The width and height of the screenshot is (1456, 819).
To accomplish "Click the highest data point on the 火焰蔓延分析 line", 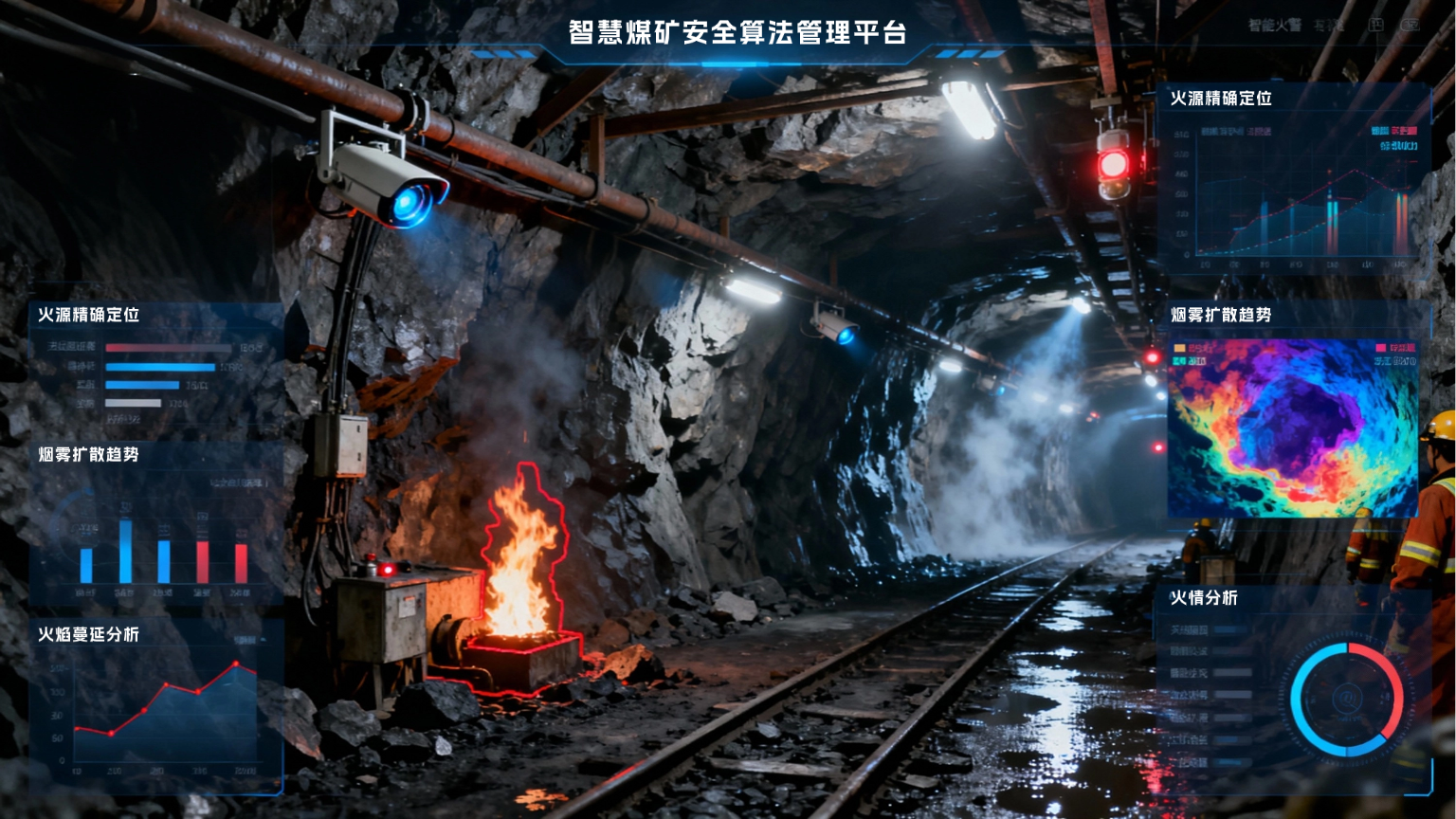I will click(x=235, y=664).
